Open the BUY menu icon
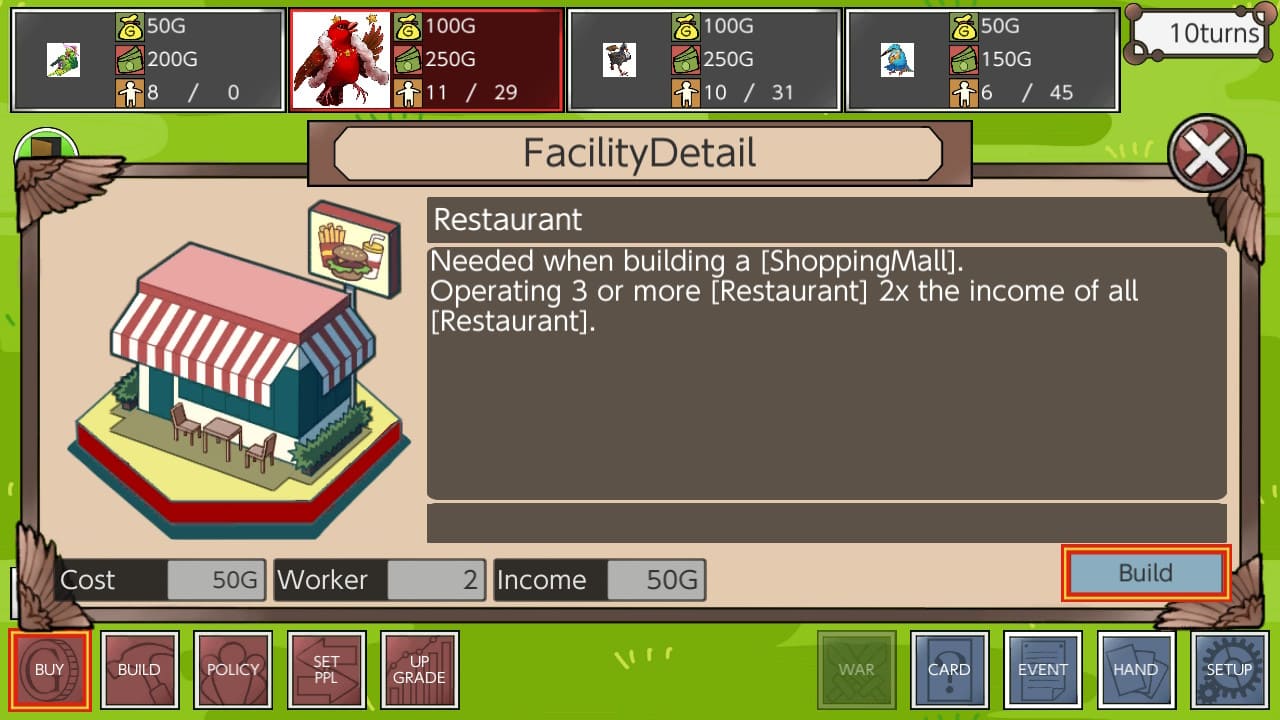The image size is (1280, 720). click(50, 669)
